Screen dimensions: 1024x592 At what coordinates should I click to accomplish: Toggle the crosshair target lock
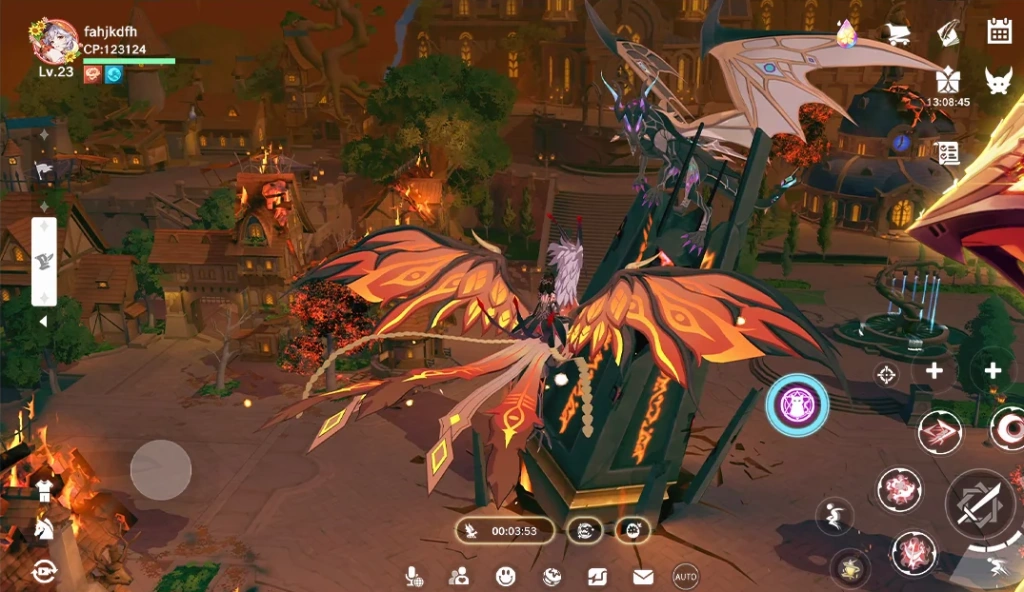tap(886, 375)
